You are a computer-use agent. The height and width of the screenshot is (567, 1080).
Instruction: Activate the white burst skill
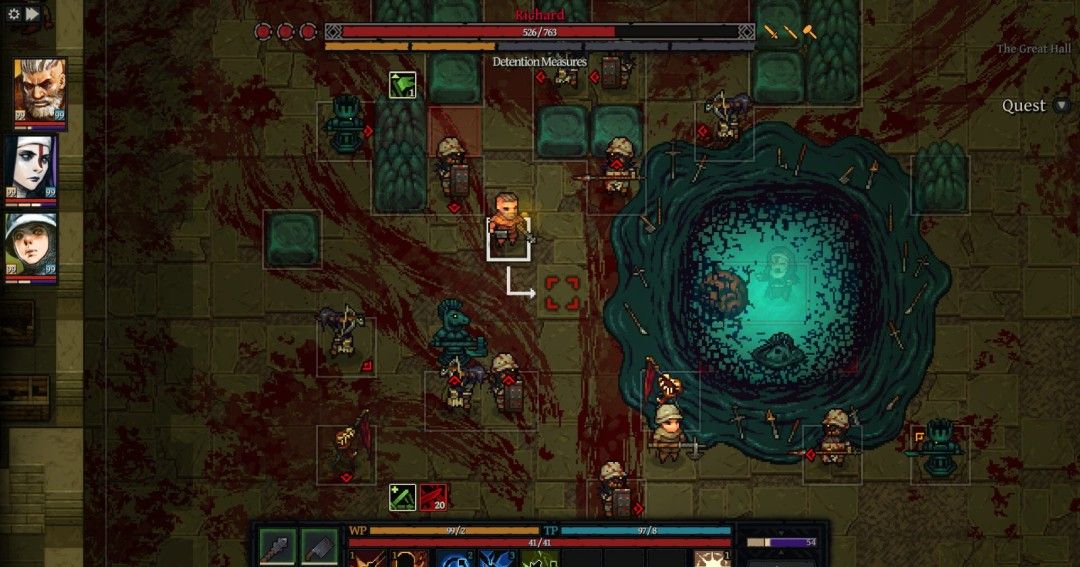[x=711, y=558]
